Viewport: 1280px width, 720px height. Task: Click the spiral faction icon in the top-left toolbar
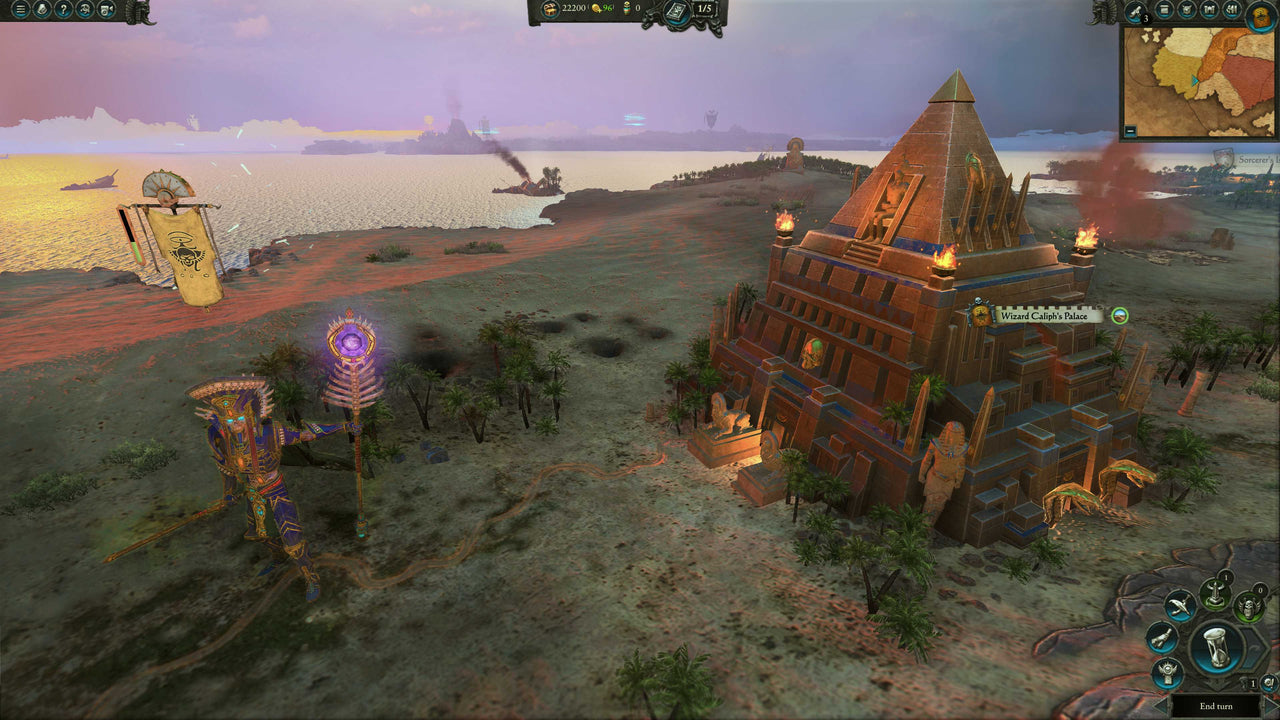tap(84, 11)
